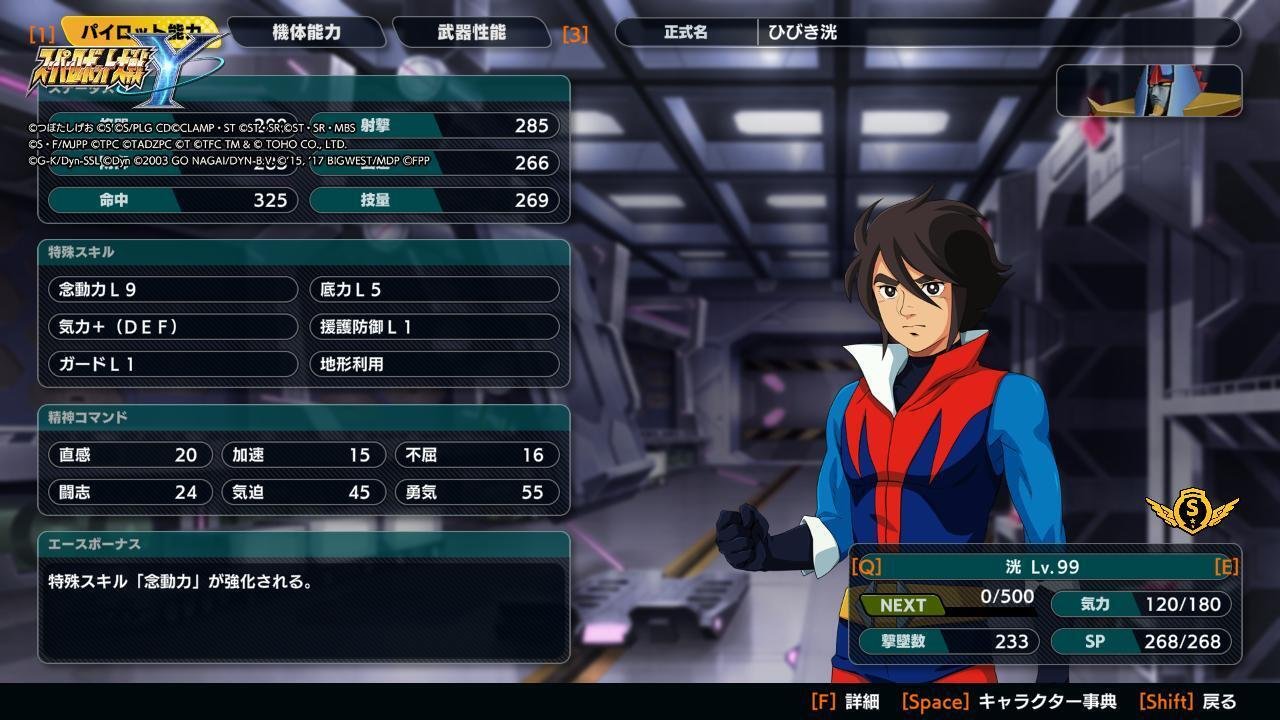Open 詳細 details in the bottom bar

845,702
